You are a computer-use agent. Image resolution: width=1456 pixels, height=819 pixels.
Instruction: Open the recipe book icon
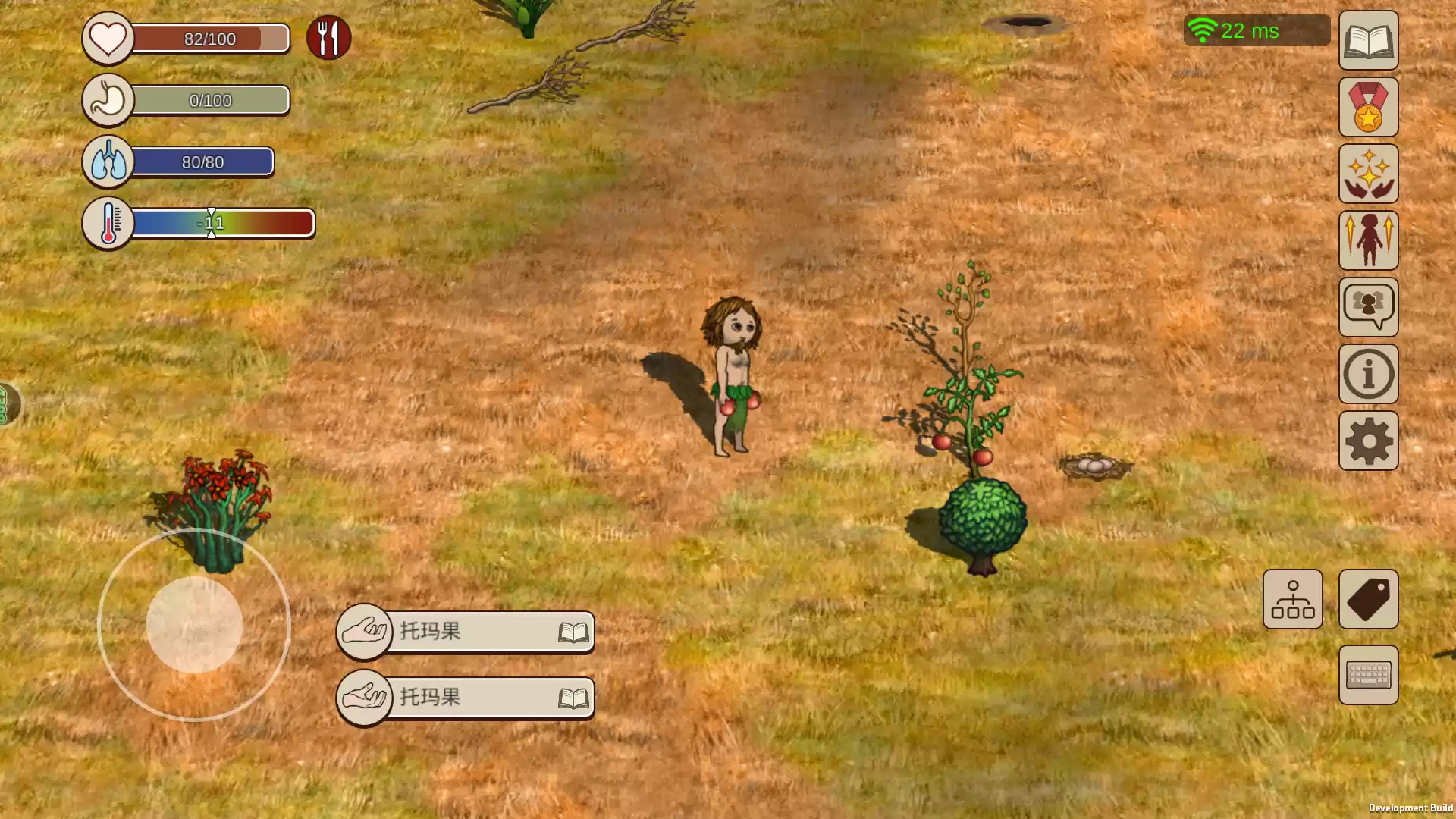click(x=1368, y=40)
